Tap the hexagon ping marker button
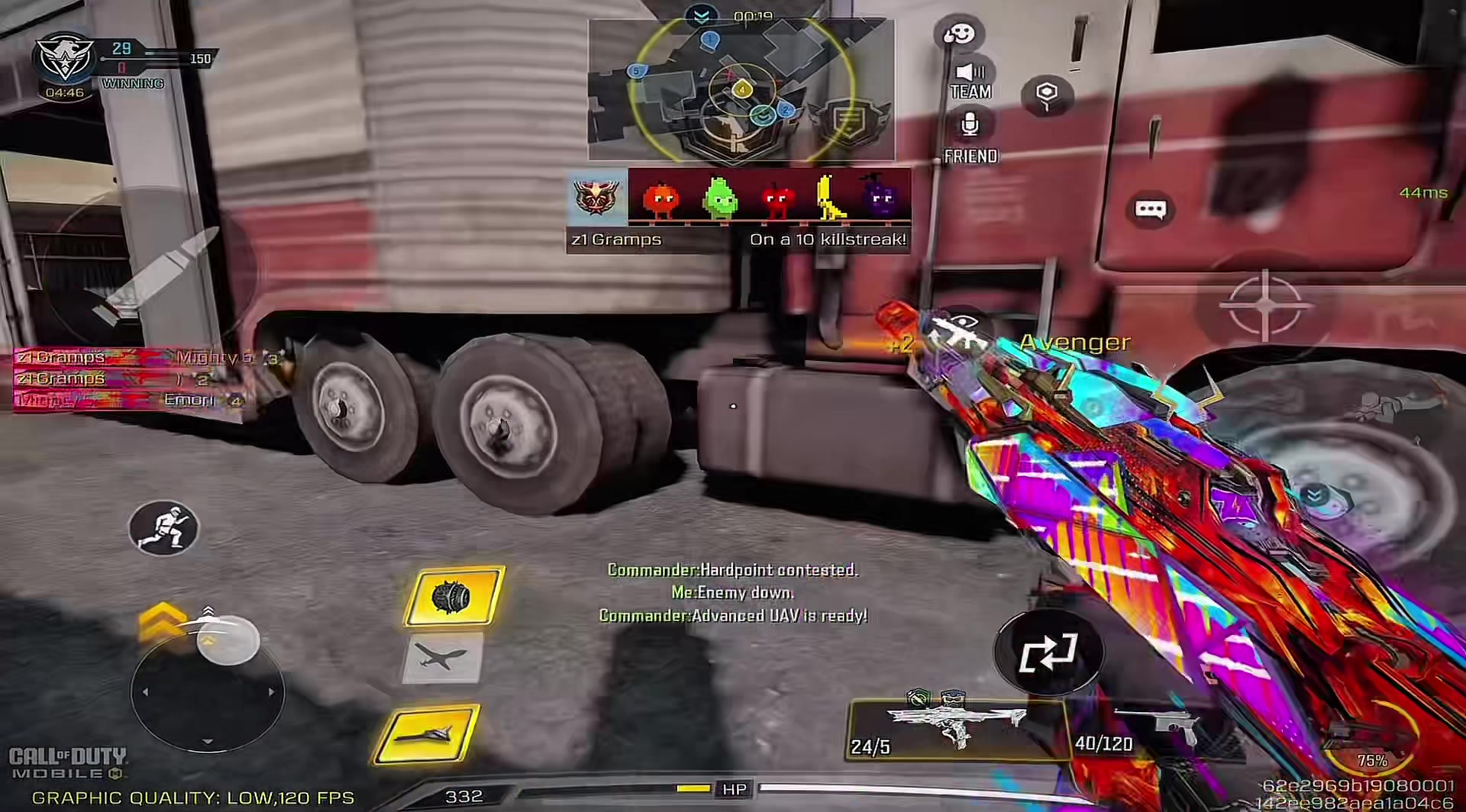Screen dimensions: 1466x812 (1047, 95)
